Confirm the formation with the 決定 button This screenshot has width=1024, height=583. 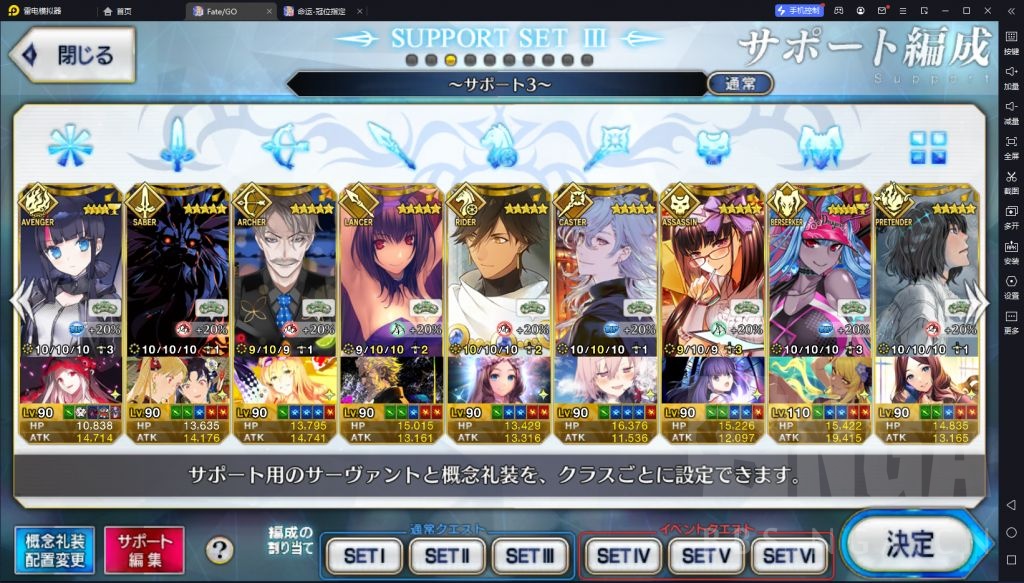pyautogui.click(x=909, y=545)
